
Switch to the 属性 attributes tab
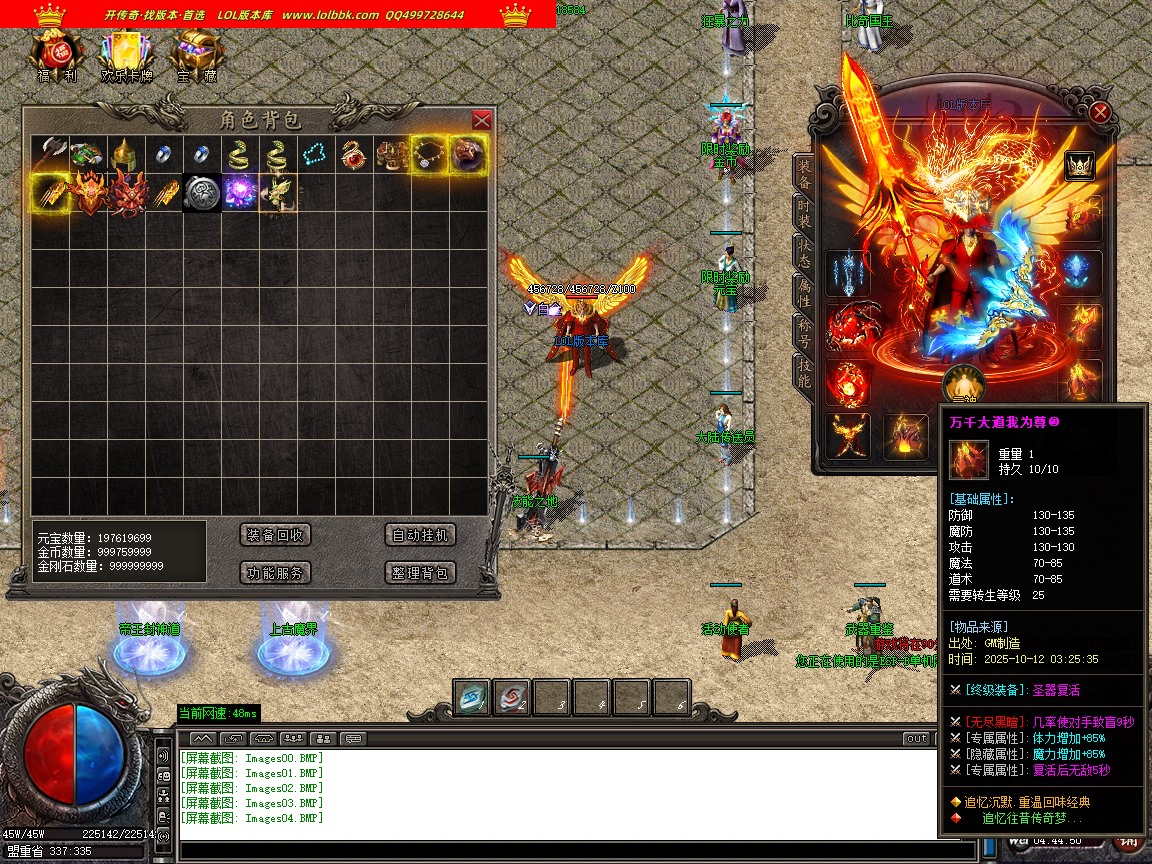(804, 294)
